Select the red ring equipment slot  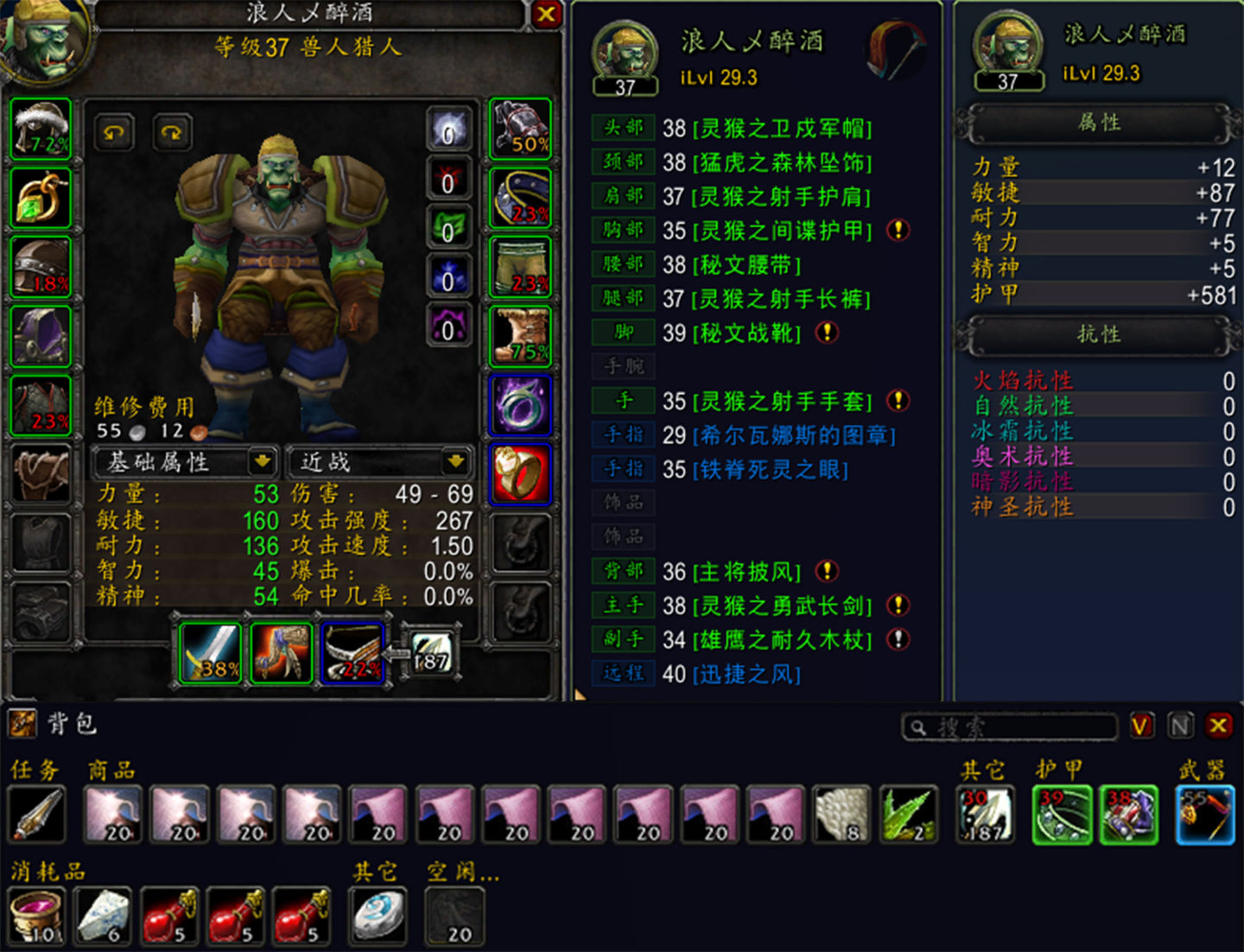pos(519,473)
